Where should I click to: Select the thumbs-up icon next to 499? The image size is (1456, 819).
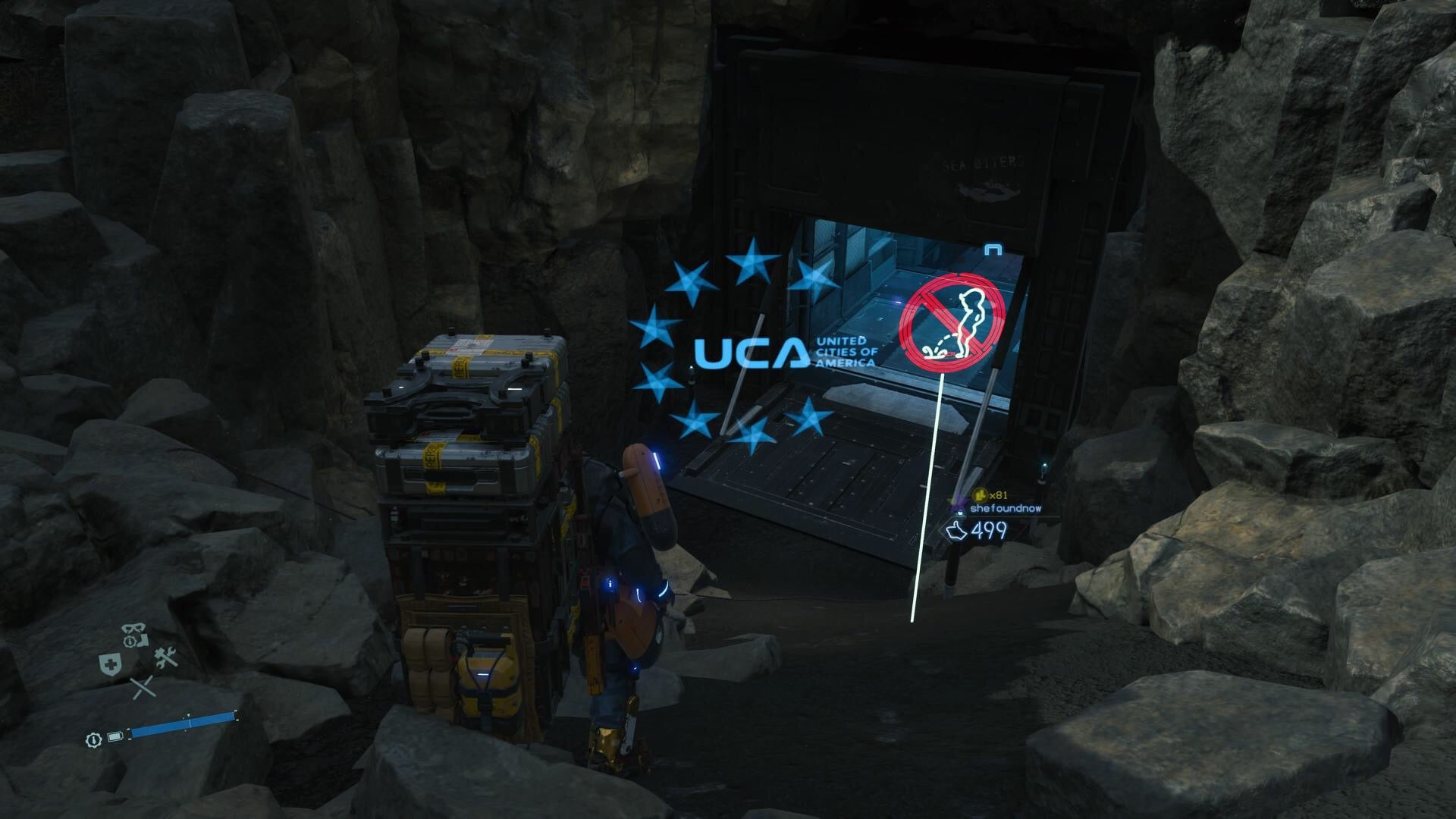point(956,532)
